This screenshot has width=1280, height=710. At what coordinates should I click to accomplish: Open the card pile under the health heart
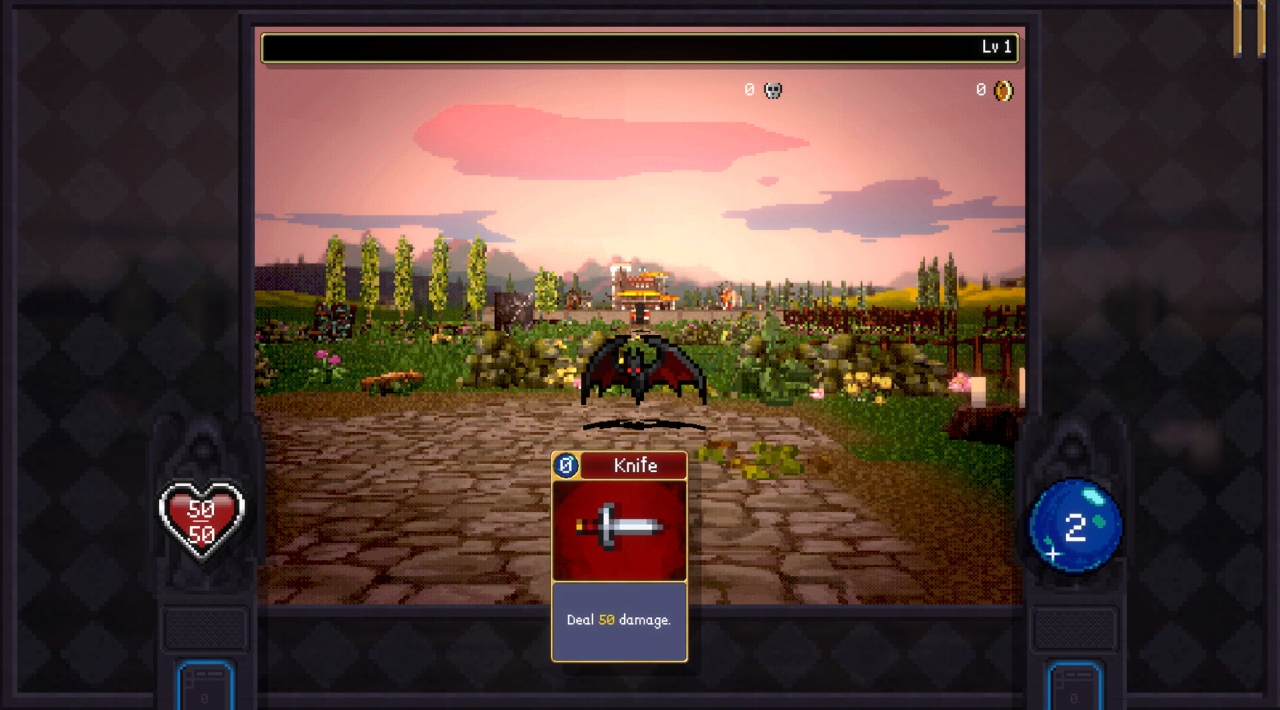coord(205,686)
